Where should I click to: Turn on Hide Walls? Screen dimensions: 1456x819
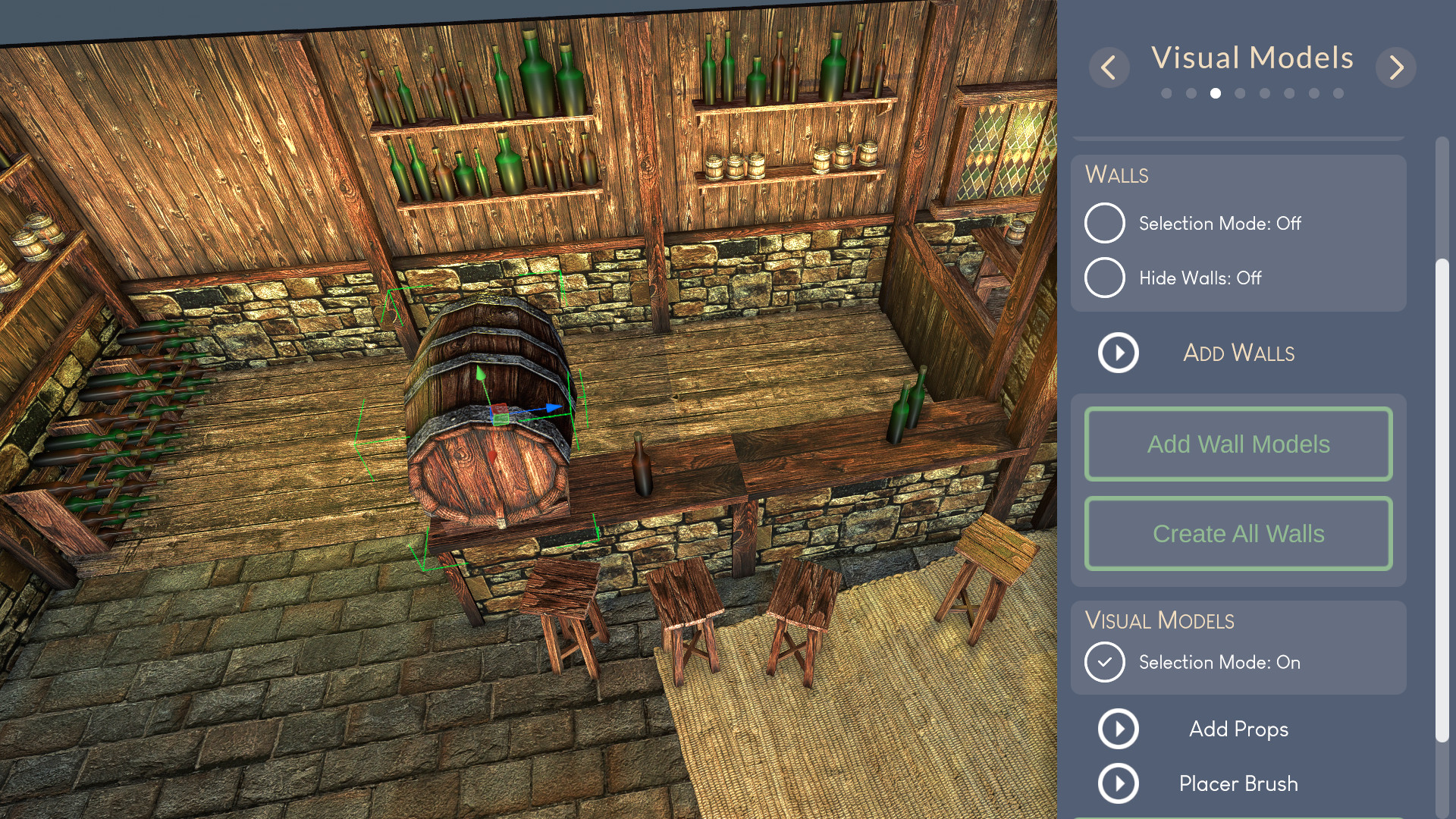1105,278
